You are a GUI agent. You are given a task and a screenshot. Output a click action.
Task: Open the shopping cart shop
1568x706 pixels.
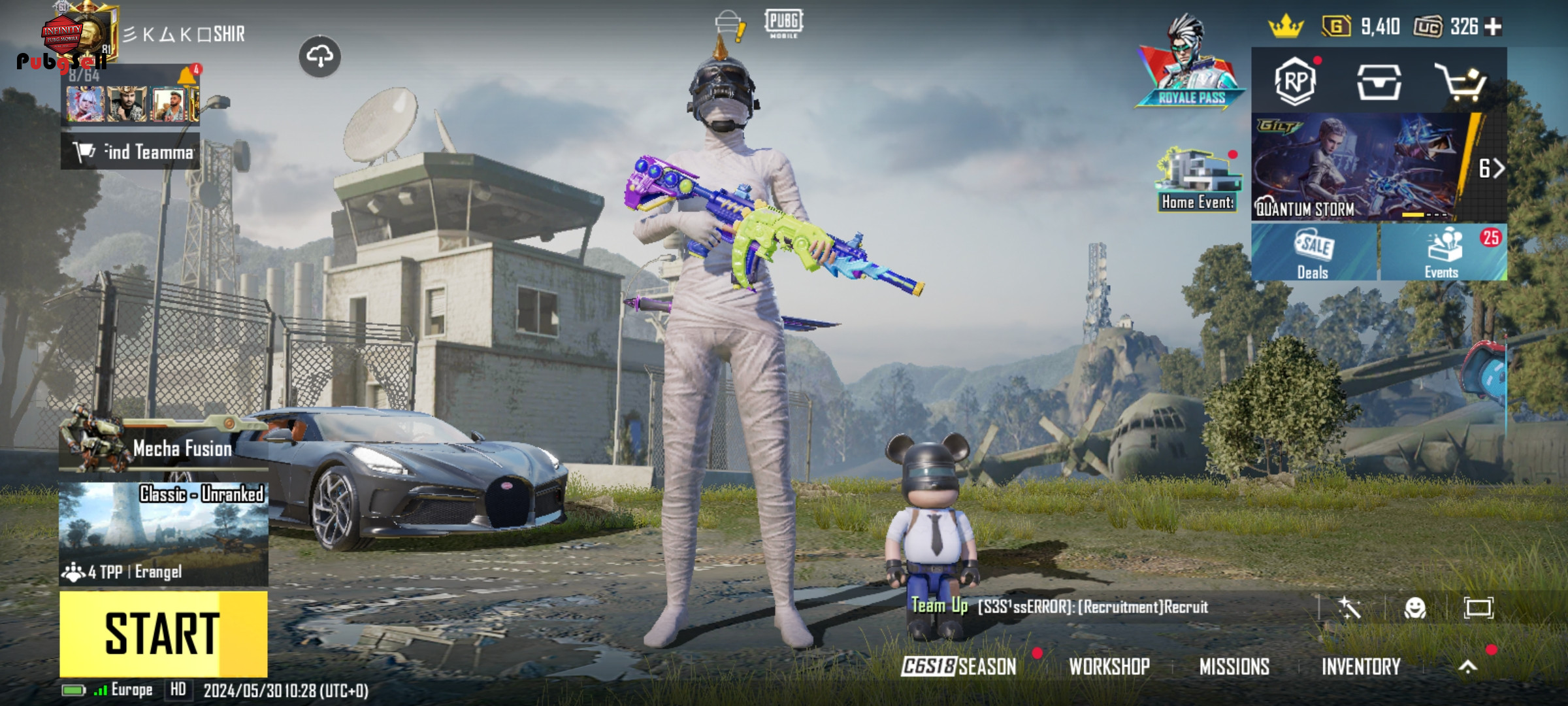(x=1461, y=82)
